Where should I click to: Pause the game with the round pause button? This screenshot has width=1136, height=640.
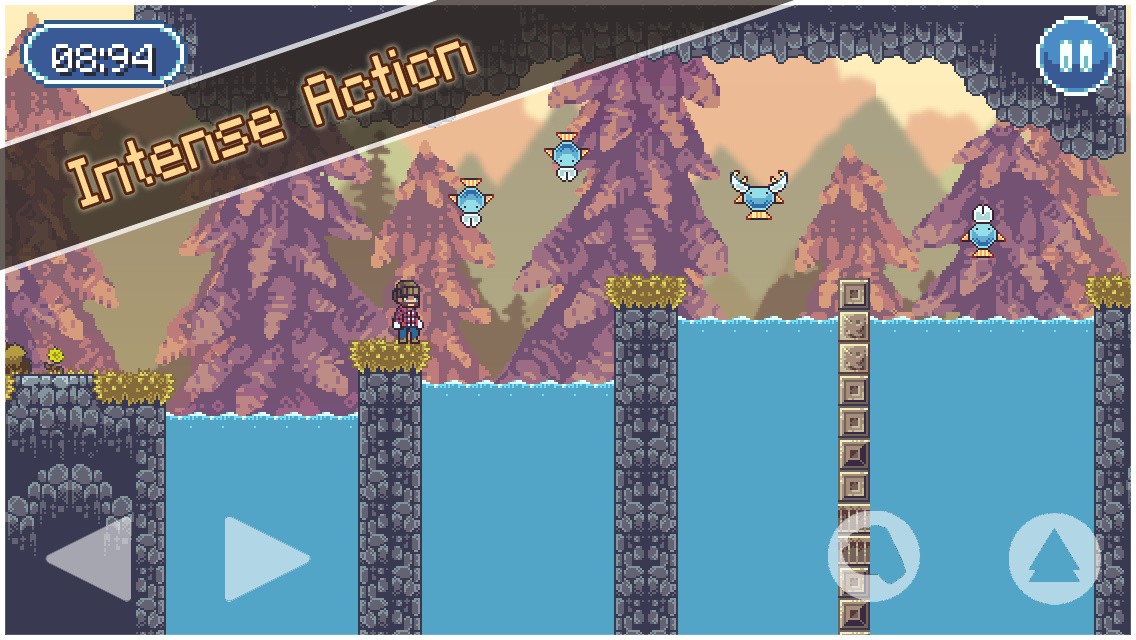click(1076, 56)
